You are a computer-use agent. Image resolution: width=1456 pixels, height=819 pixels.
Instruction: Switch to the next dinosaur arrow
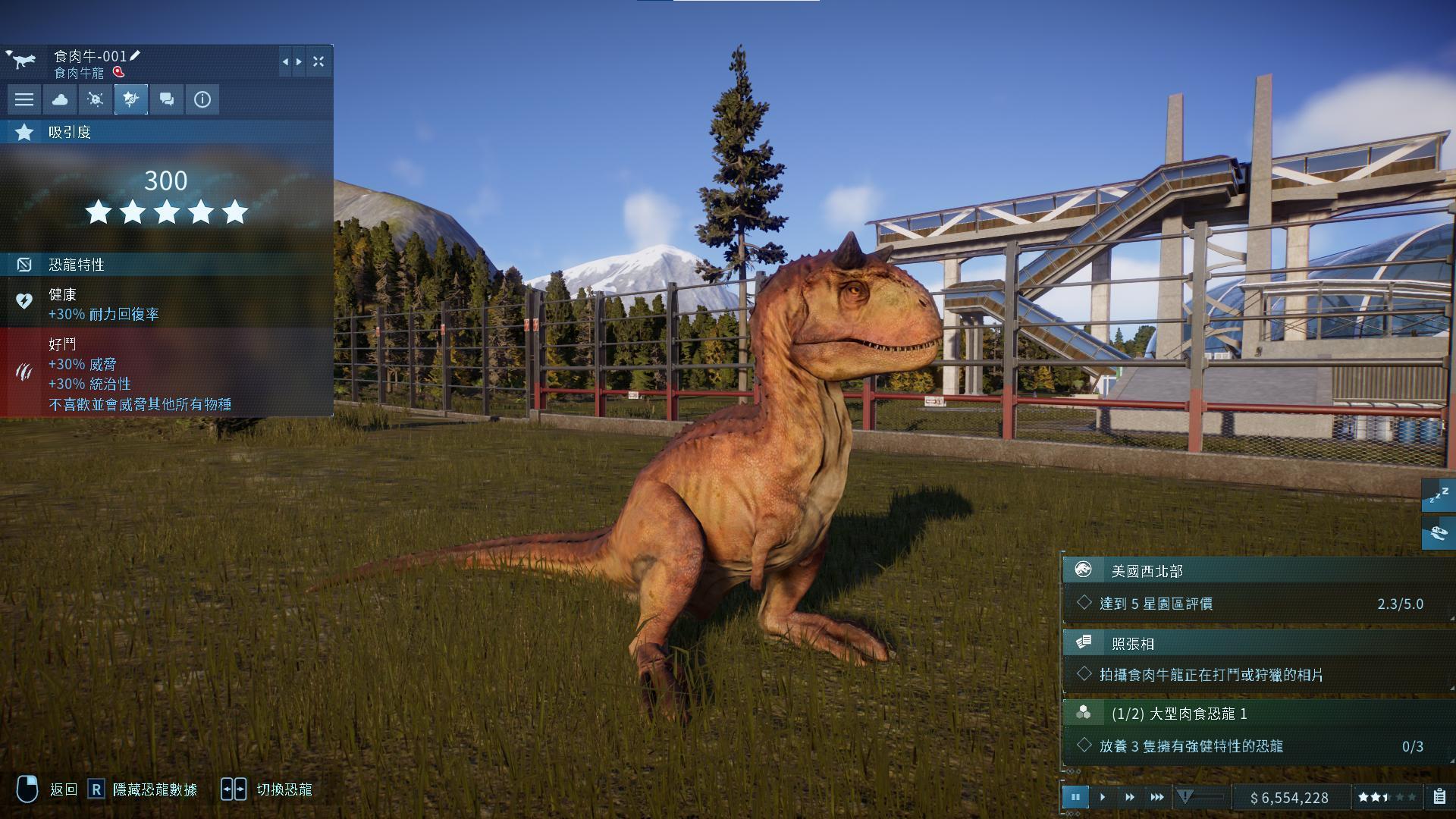click(299, 61)
